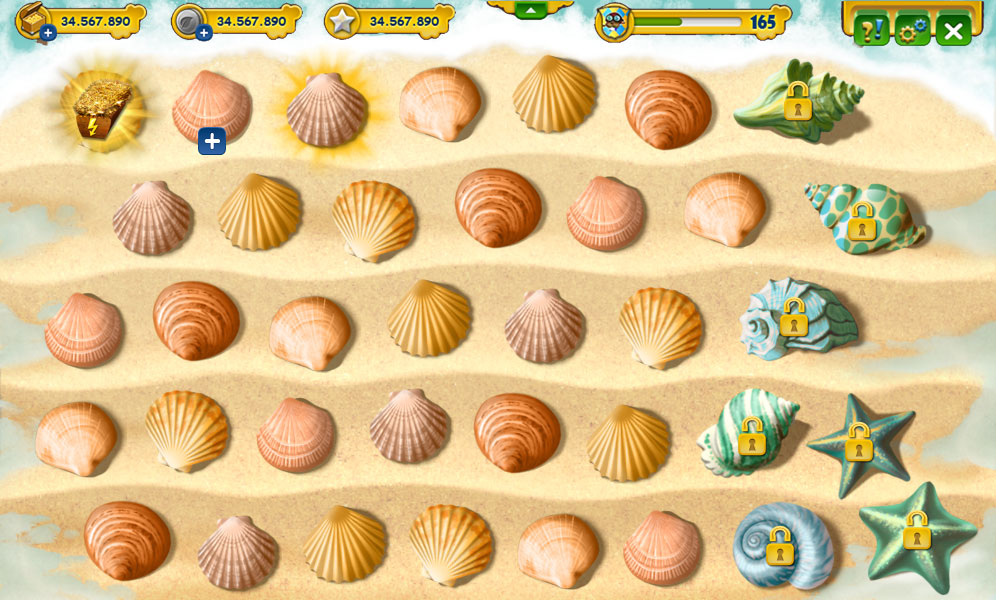This screenshot has height=600, width=996.
Task: Add more gold using the treasure chest plus
Action: [x=48, y=33]
